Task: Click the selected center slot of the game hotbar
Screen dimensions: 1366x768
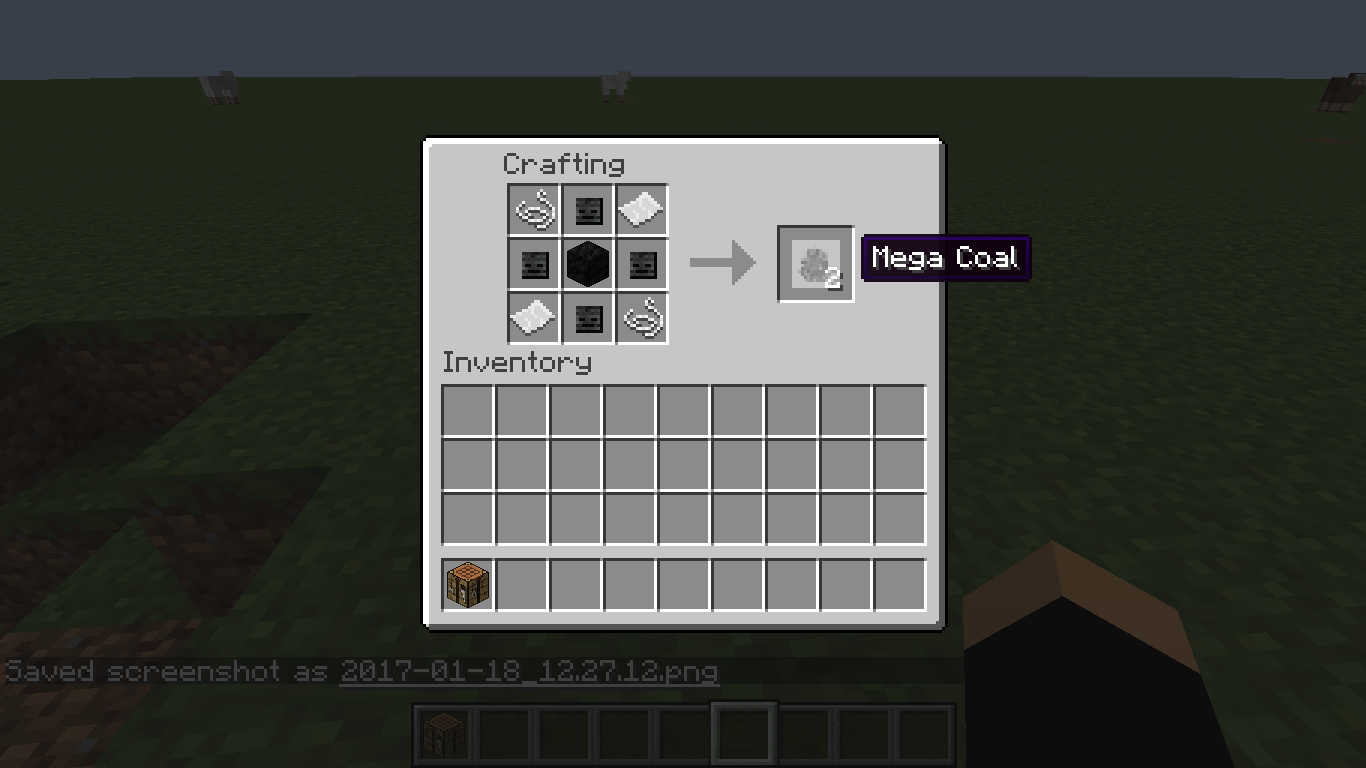Action: (x=743, y=733)
